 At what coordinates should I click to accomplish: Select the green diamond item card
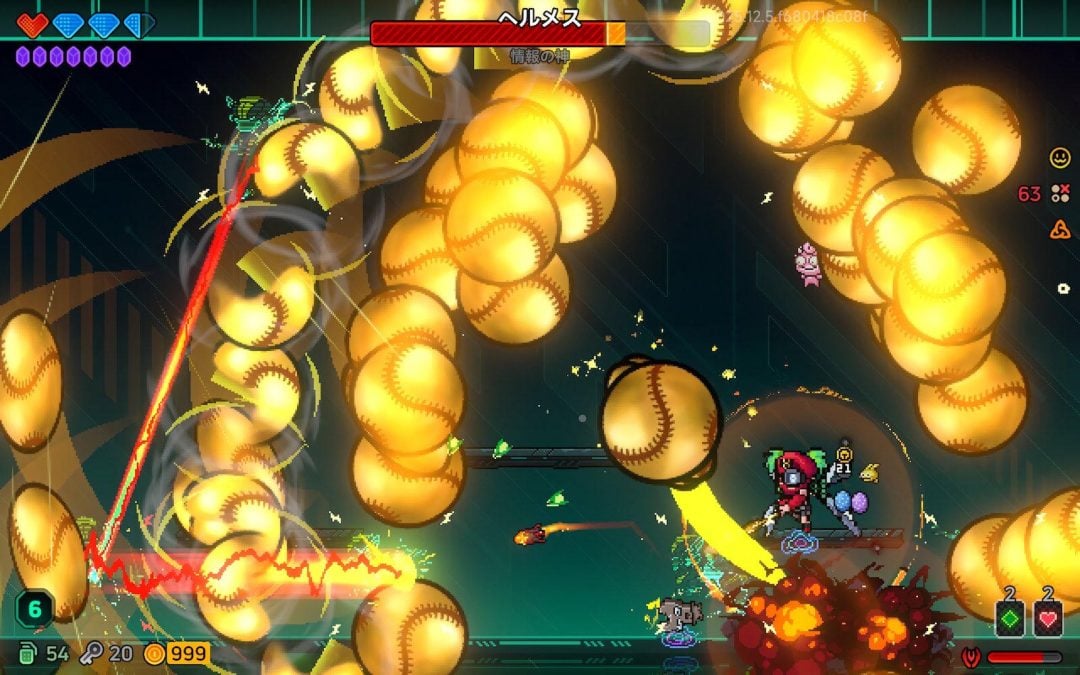[x=1009, y=619]
